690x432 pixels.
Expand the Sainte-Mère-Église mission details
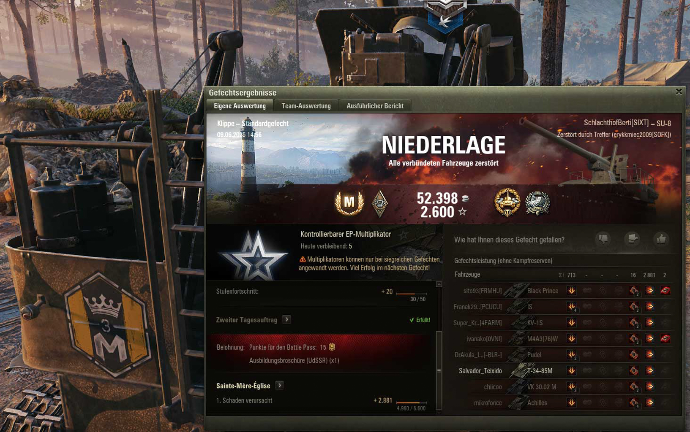[x=281, y=385]
